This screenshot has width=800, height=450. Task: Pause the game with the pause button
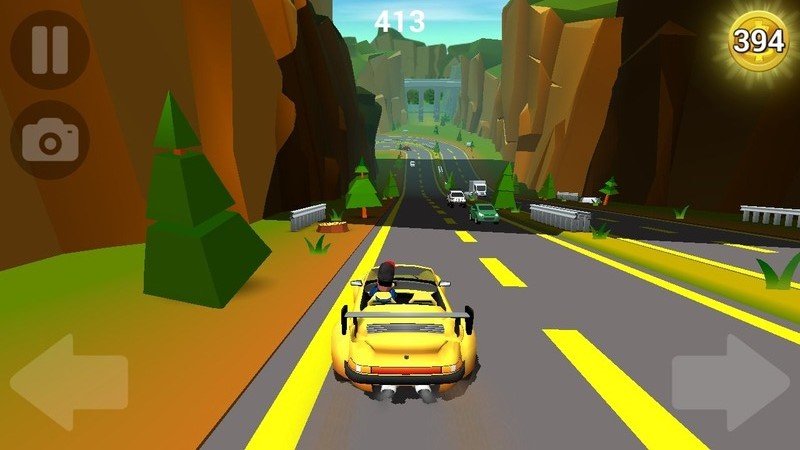coord(49,50)
